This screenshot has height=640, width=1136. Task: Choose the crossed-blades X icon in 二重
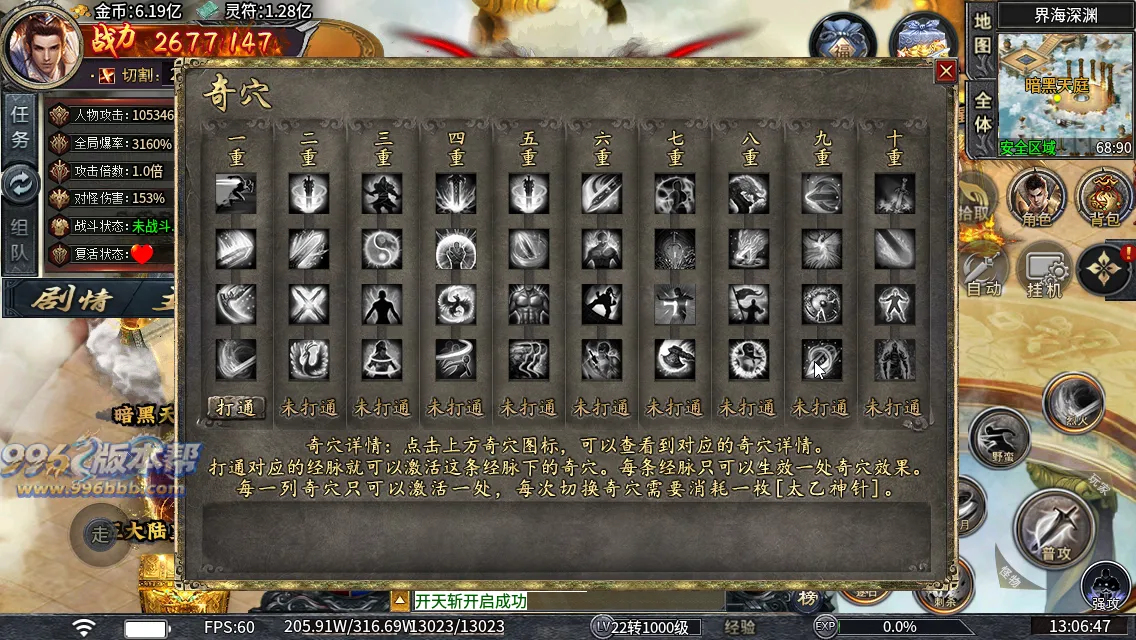click(309, 304)
